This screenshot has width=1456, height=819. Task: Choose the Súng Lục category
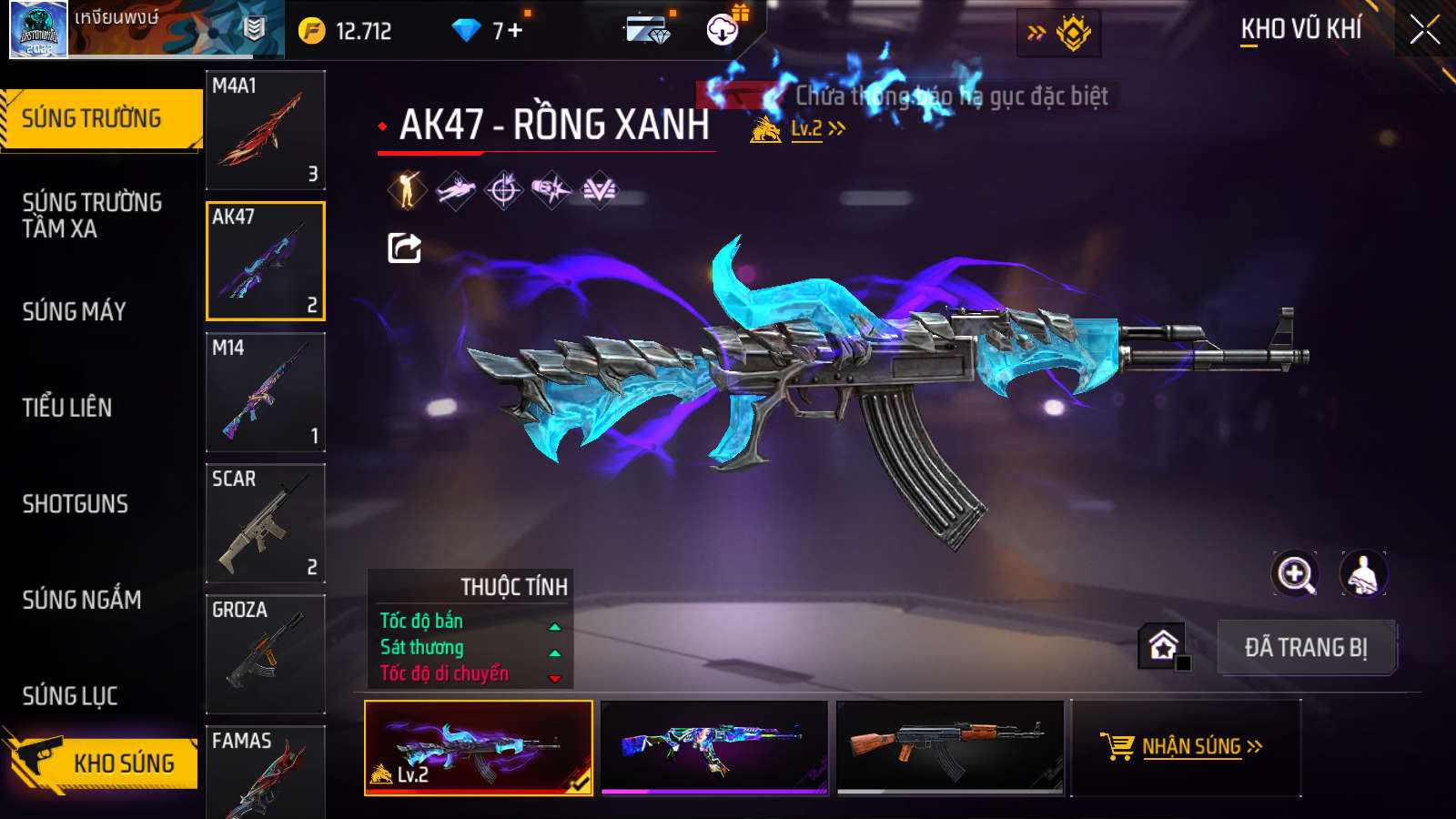point(70,696)
